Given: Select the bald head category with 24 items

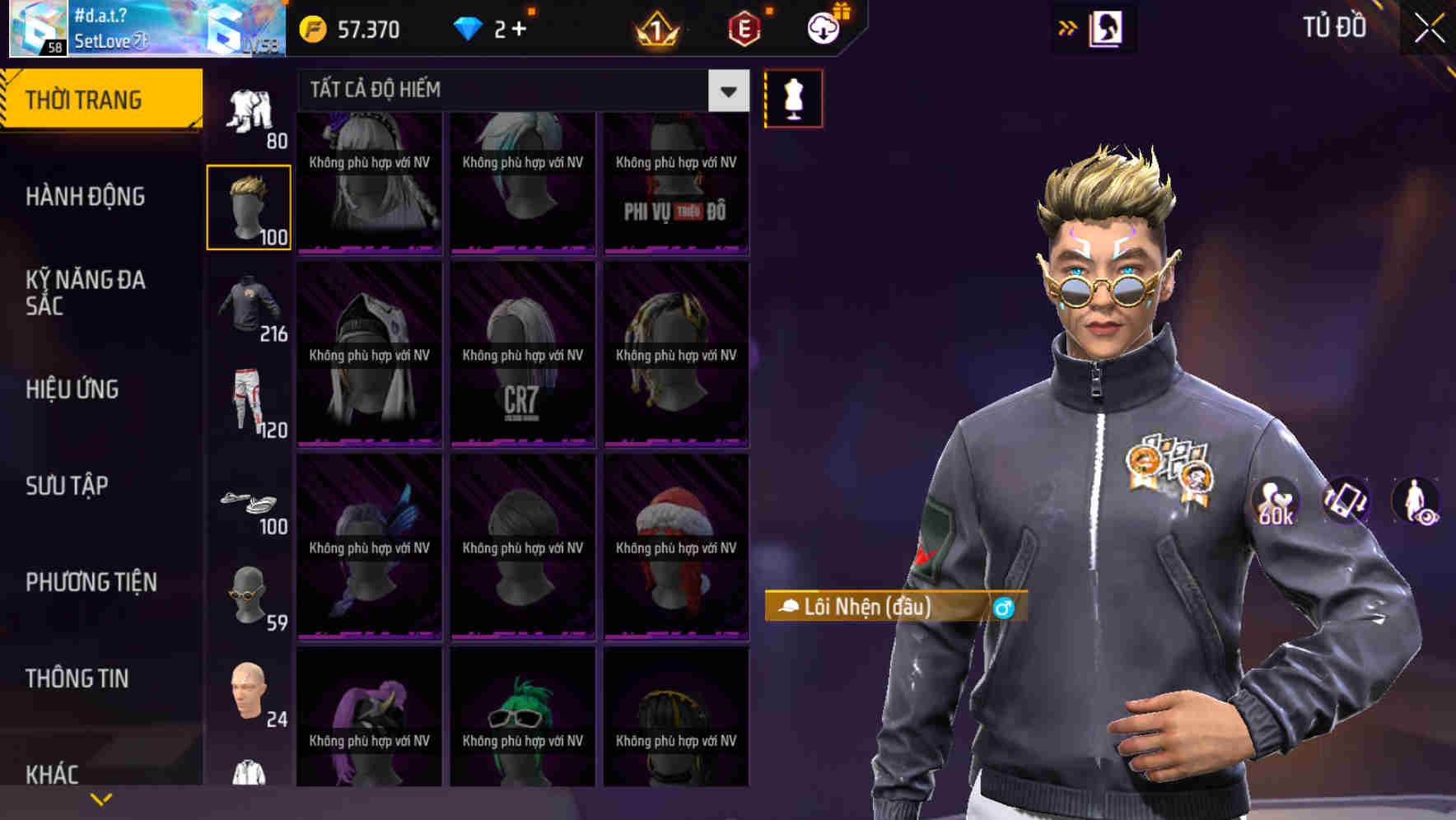Looking at the screenshot, I should point(249,692).
